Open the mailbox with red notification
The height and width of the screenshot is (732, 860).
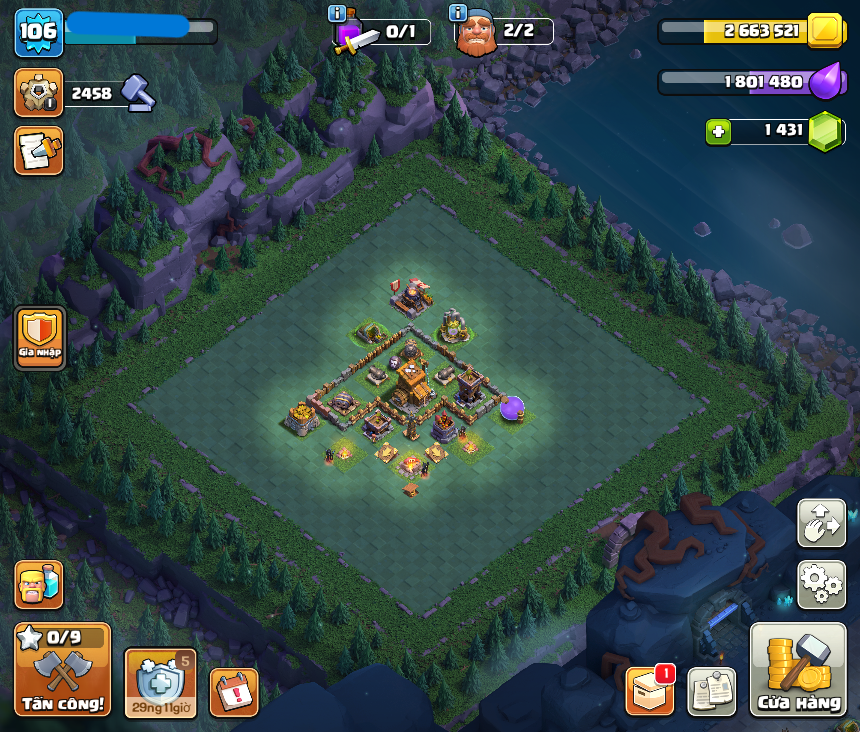click(649, 691)
